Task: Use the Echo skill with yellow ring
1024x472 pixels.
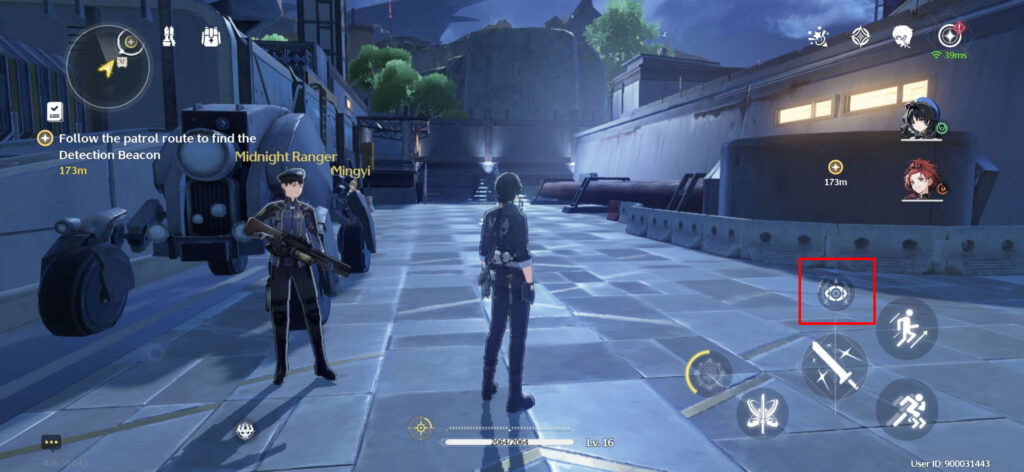Action: [x=712, y=373]
